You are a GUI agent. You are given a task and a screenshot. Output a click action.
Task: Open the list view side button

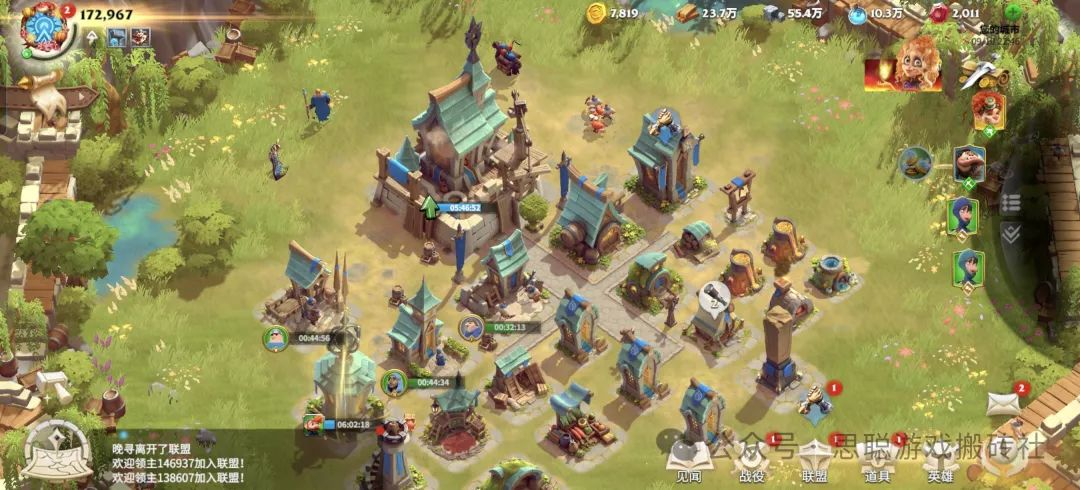click(1011, 202)
